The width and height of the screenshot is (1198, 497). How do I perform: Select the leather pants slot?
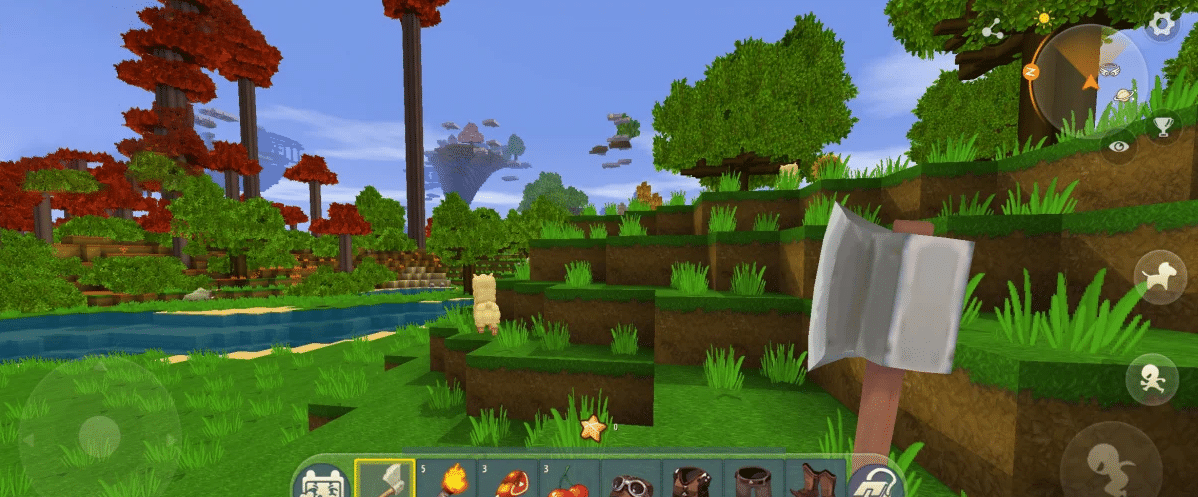(x=752, y=481)
